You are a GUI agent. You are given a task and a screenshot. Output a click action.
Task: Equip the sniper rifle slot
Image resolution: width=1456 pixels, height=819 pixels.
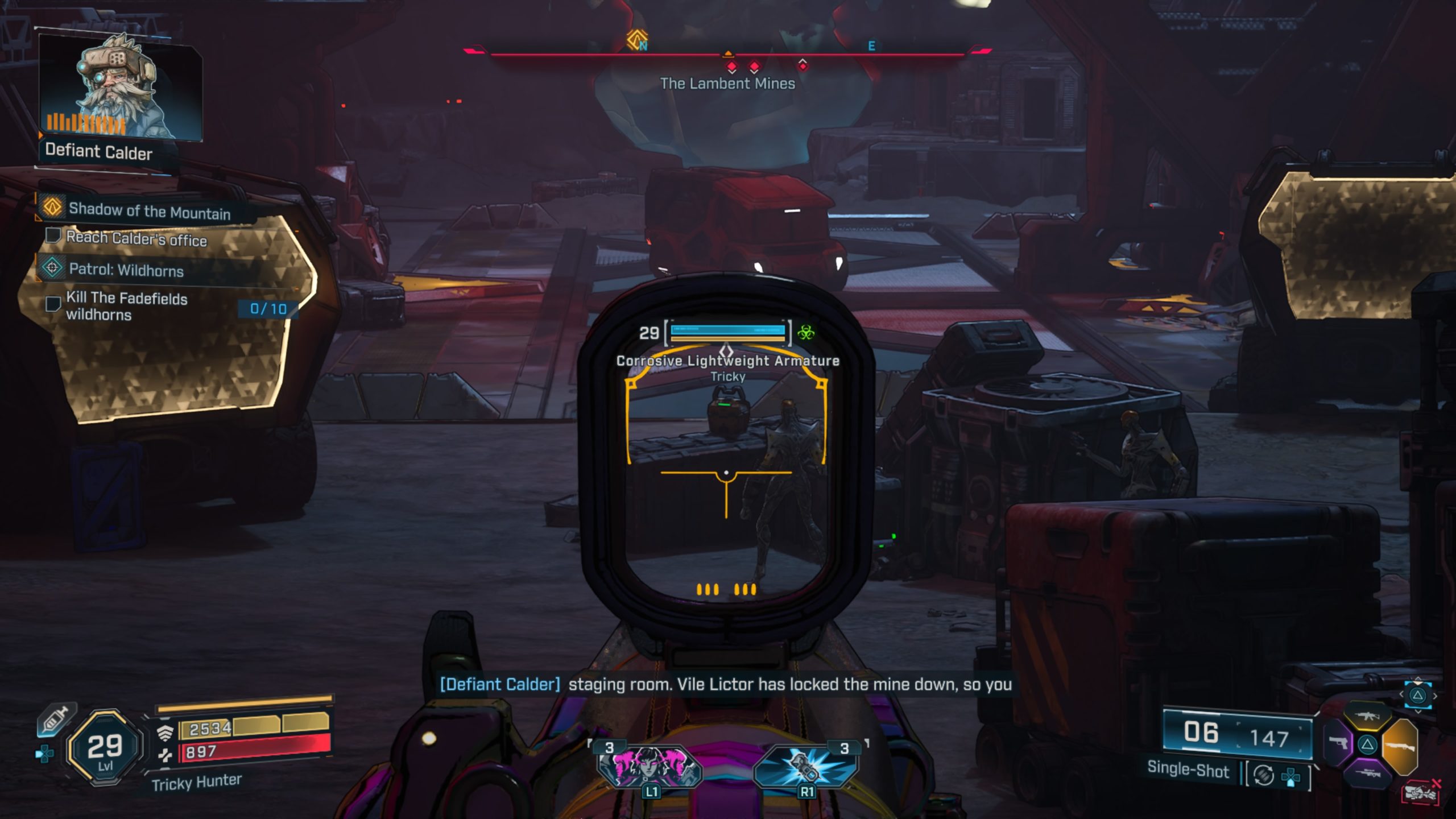pos(1368,773)
